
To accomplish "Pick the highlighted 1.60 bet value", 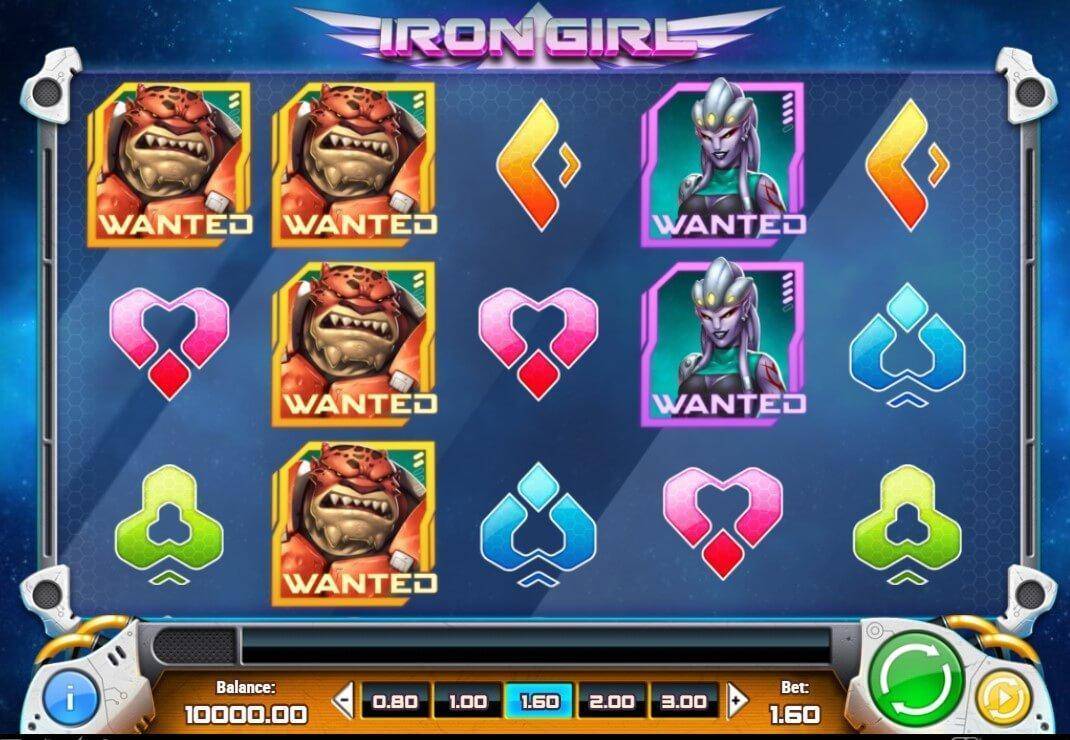I will pos(540,701).
